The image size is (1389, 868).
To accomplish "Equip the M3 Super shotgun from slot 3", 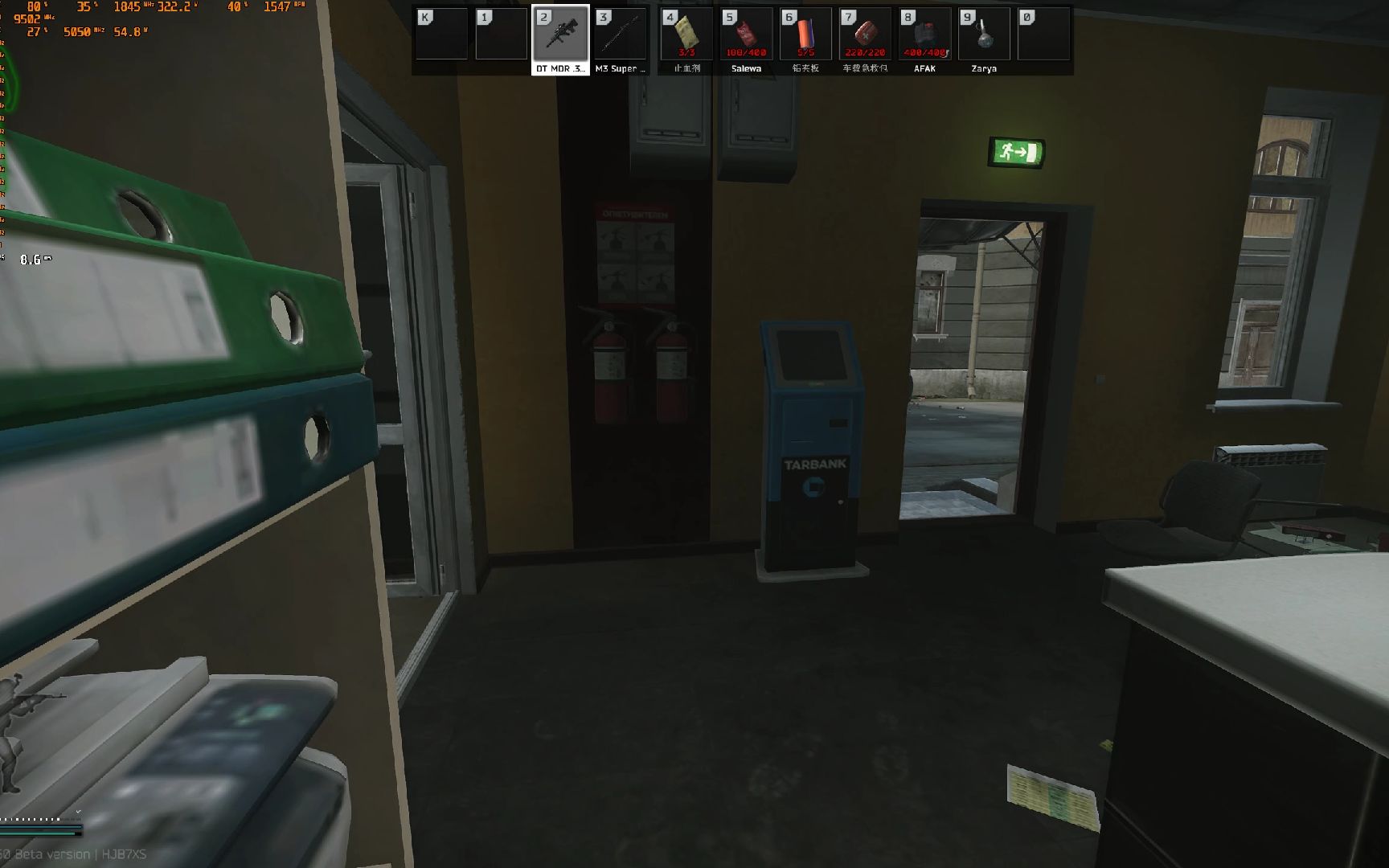I will click(620, 34).
